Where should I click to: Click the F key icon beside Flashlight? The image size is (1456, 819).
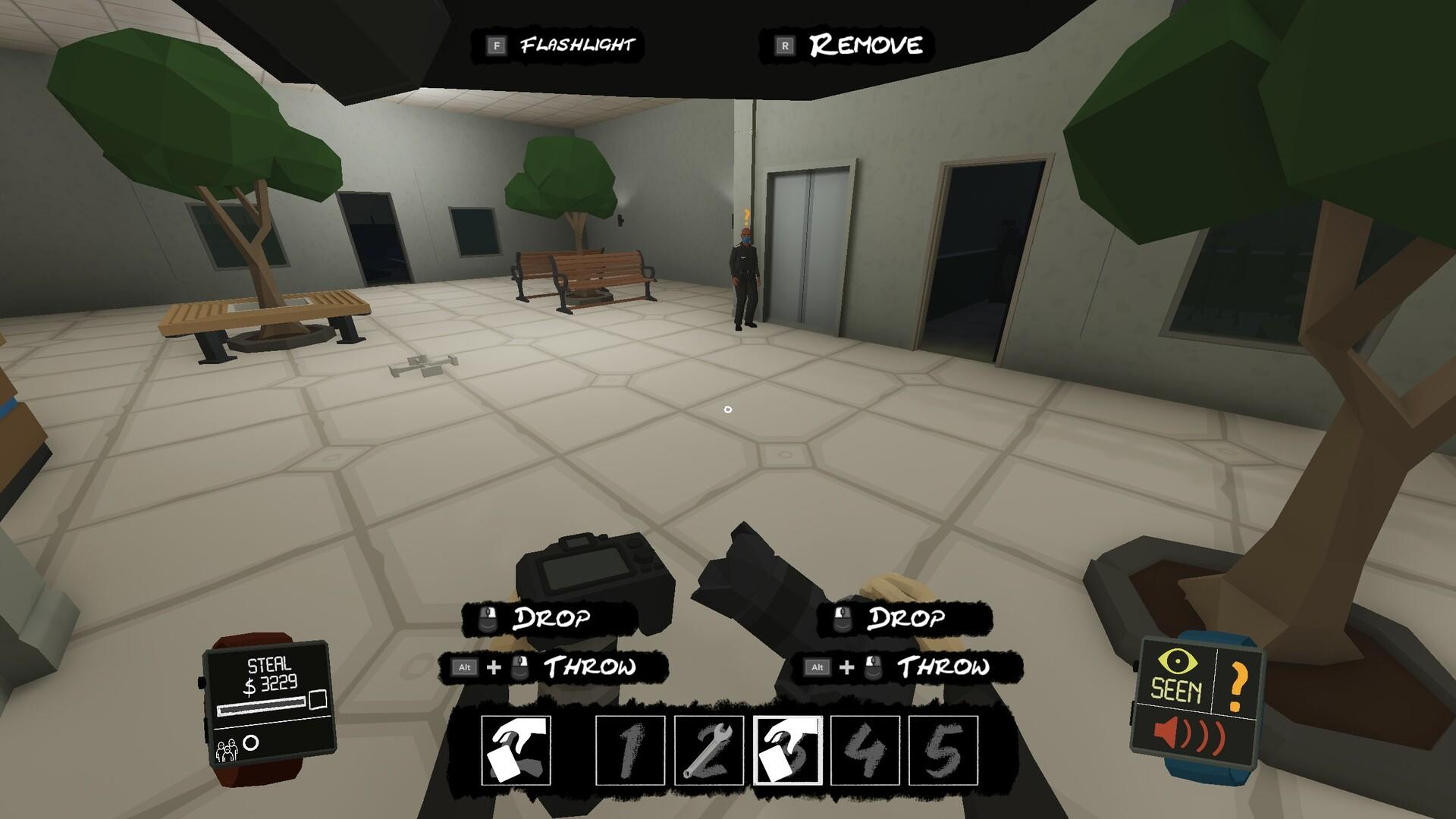(x=497, y=44)
